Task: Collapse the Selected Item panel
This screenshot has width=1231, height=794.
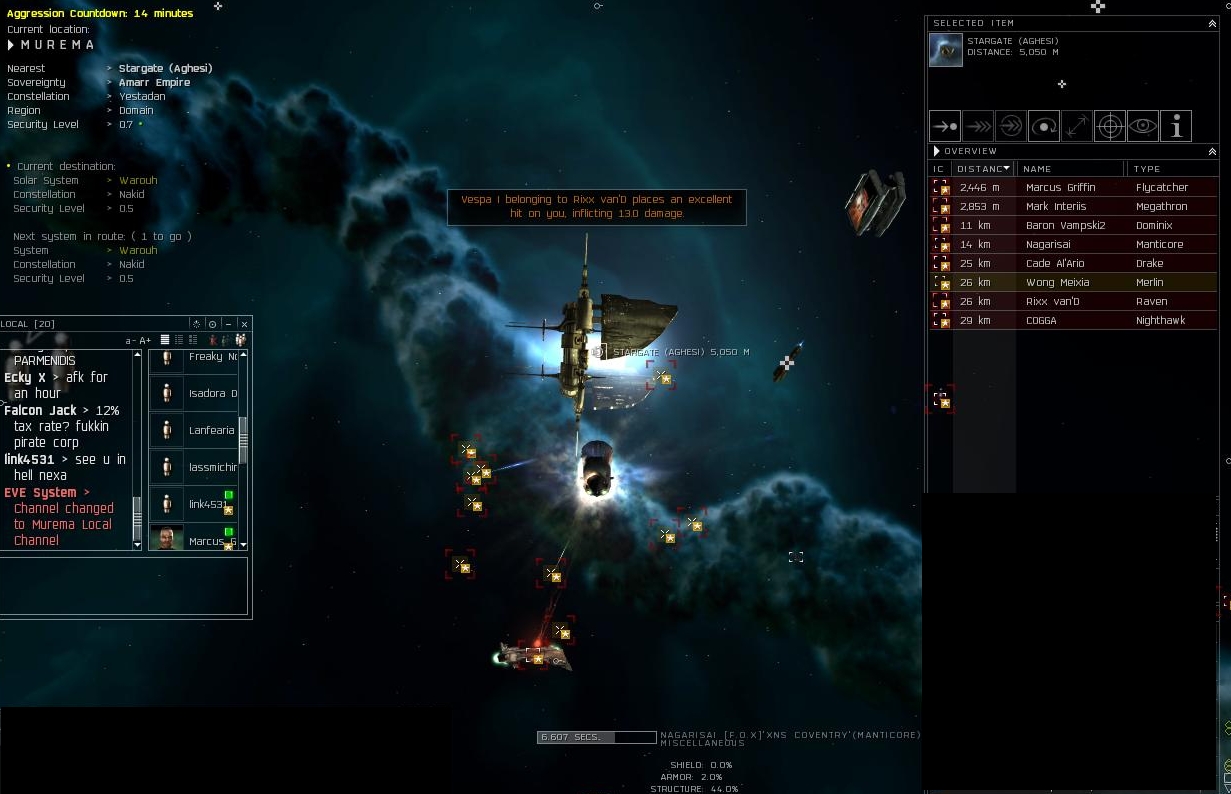Action: click(x=1212, y=23)
